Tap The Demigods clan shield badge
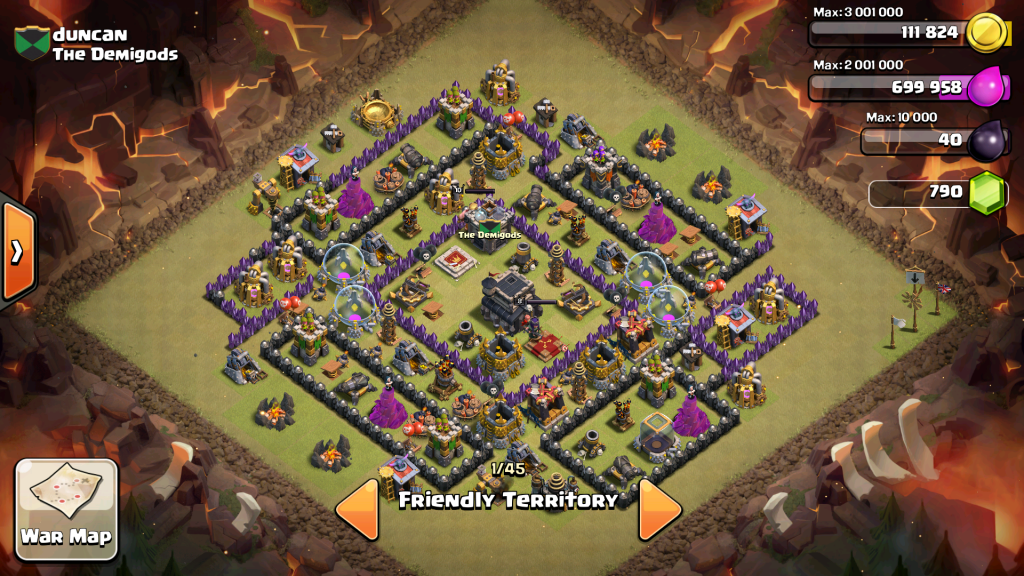 coord(32,42)
